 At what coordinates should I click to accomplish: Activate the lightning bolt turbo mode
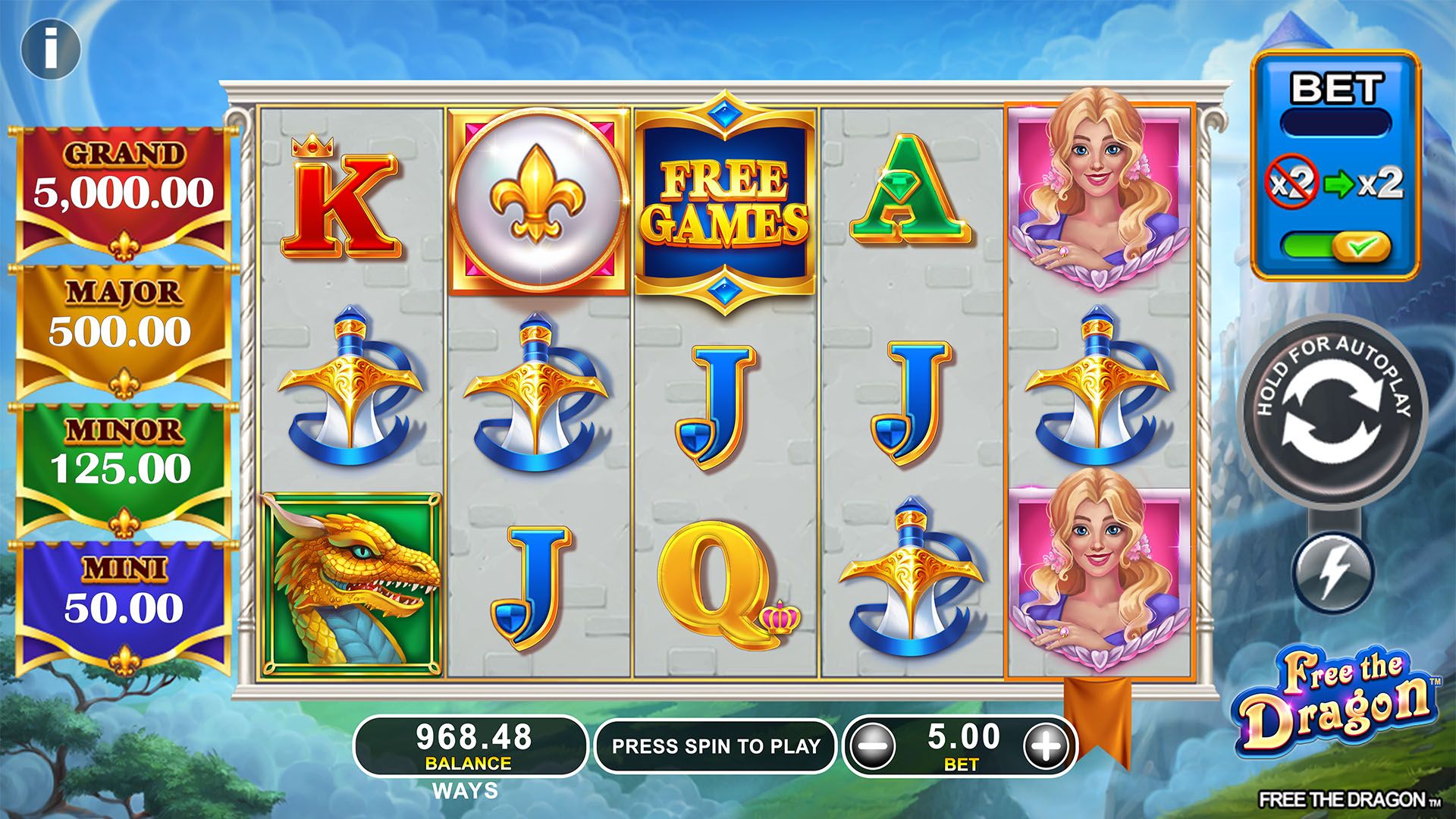tap(1332, 571)
